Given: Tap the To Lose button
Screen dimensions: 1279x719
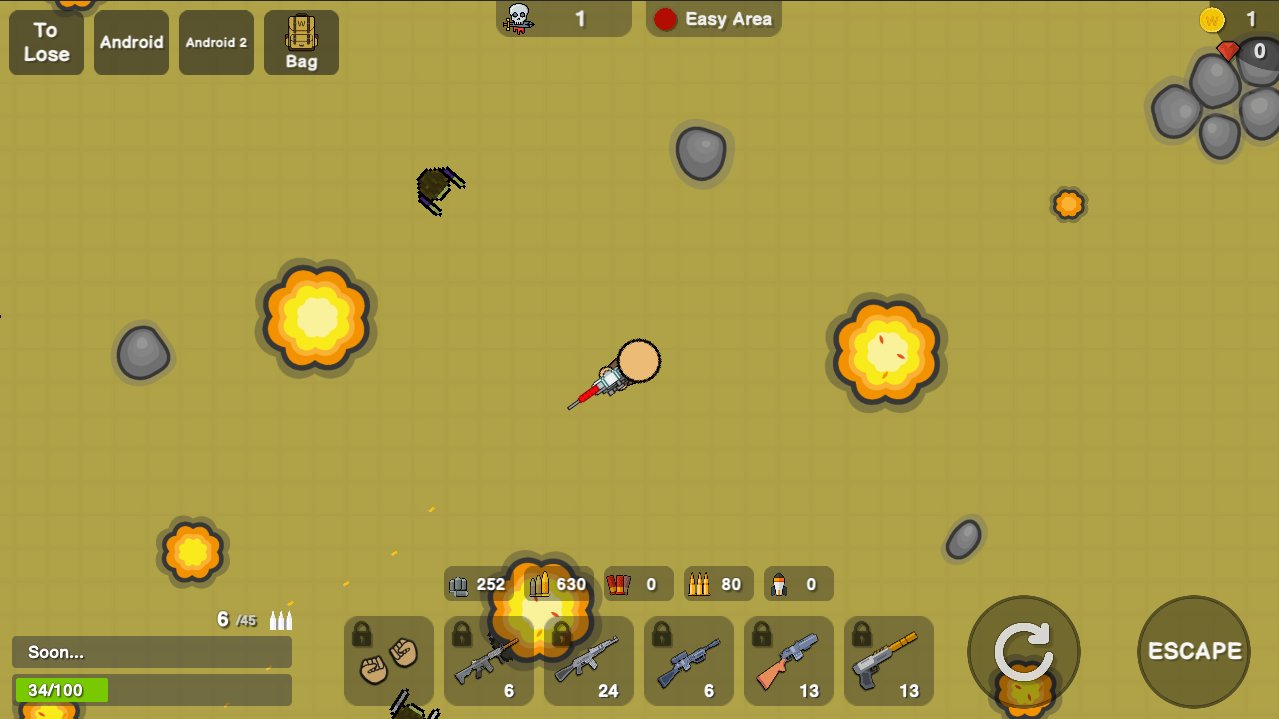Looking at the screenshot, I should (46, 42).
